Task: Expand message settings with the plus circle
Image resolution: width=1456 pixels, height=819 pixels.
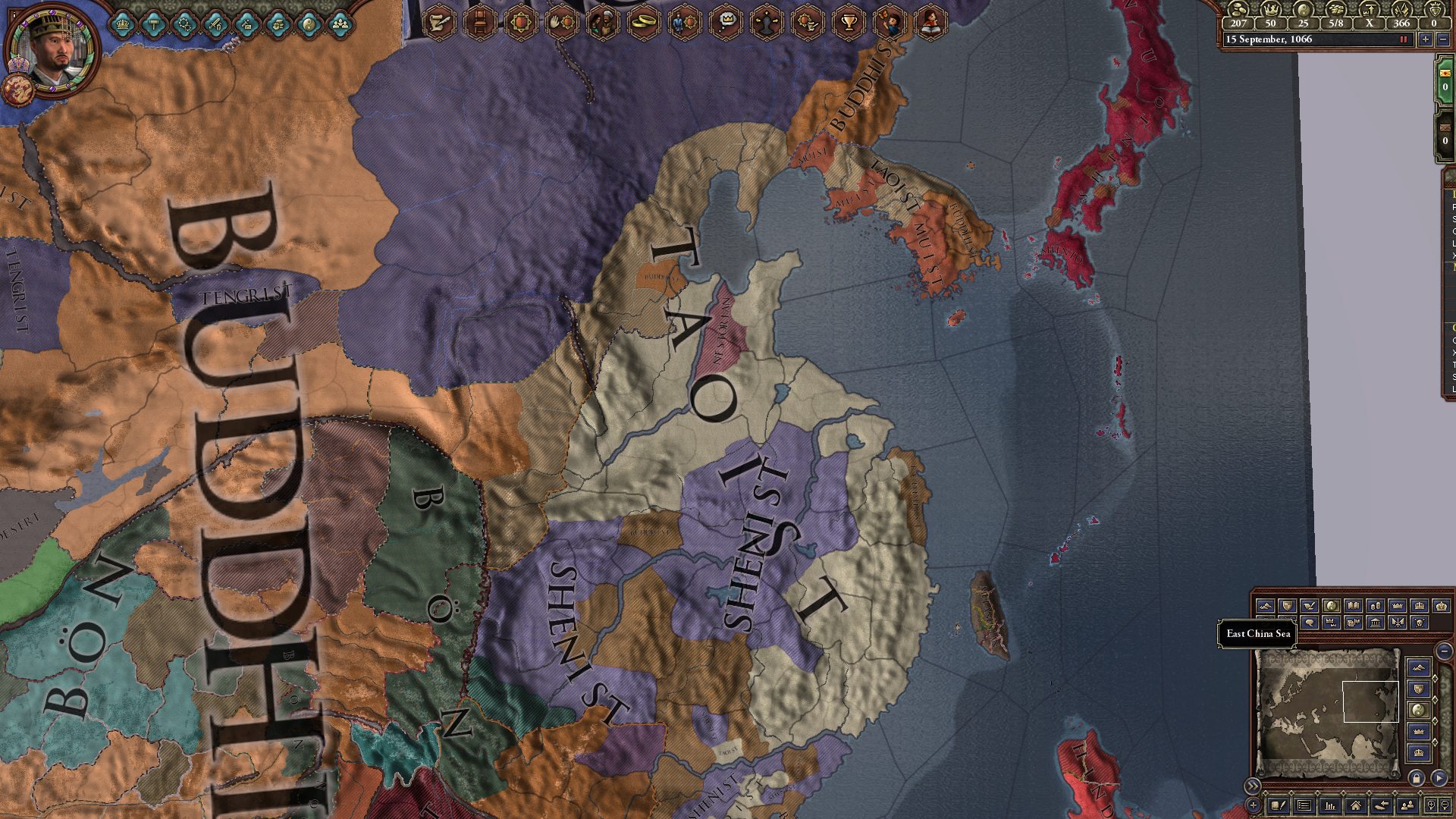Action: click(x=1254, y=806)
